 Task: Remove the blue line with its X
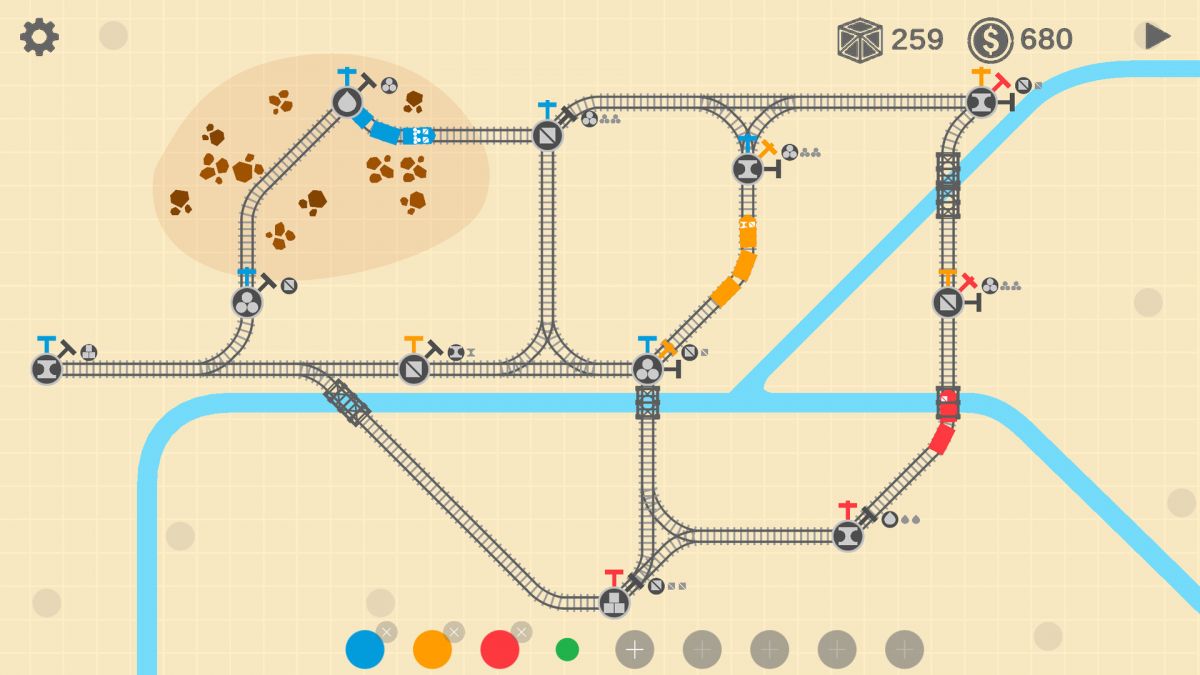[x=387, y=631]
